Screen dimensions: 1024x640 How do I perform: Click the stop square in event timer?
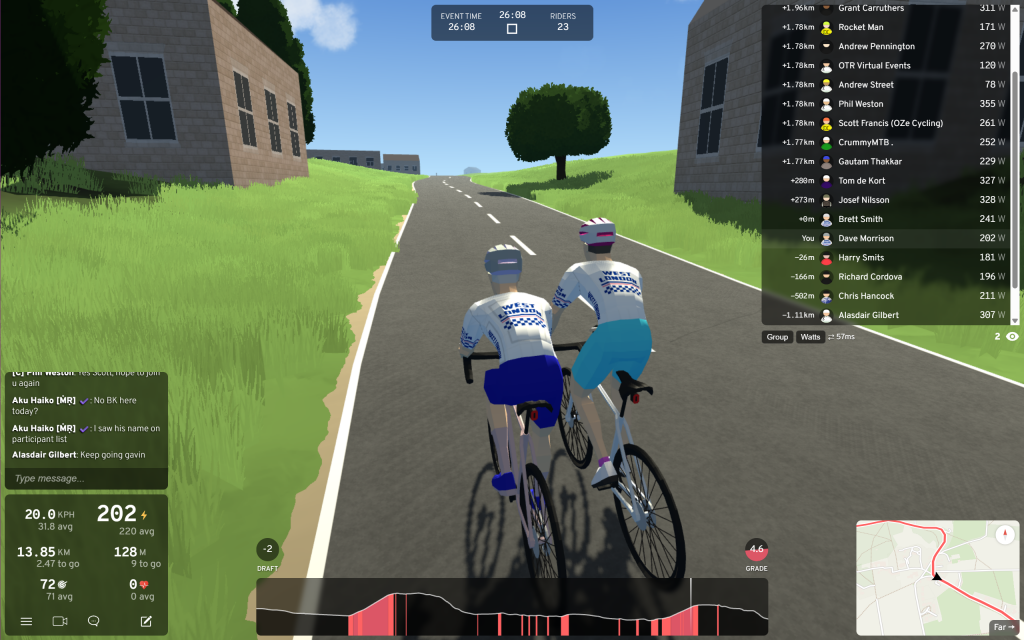coord(512,29)
